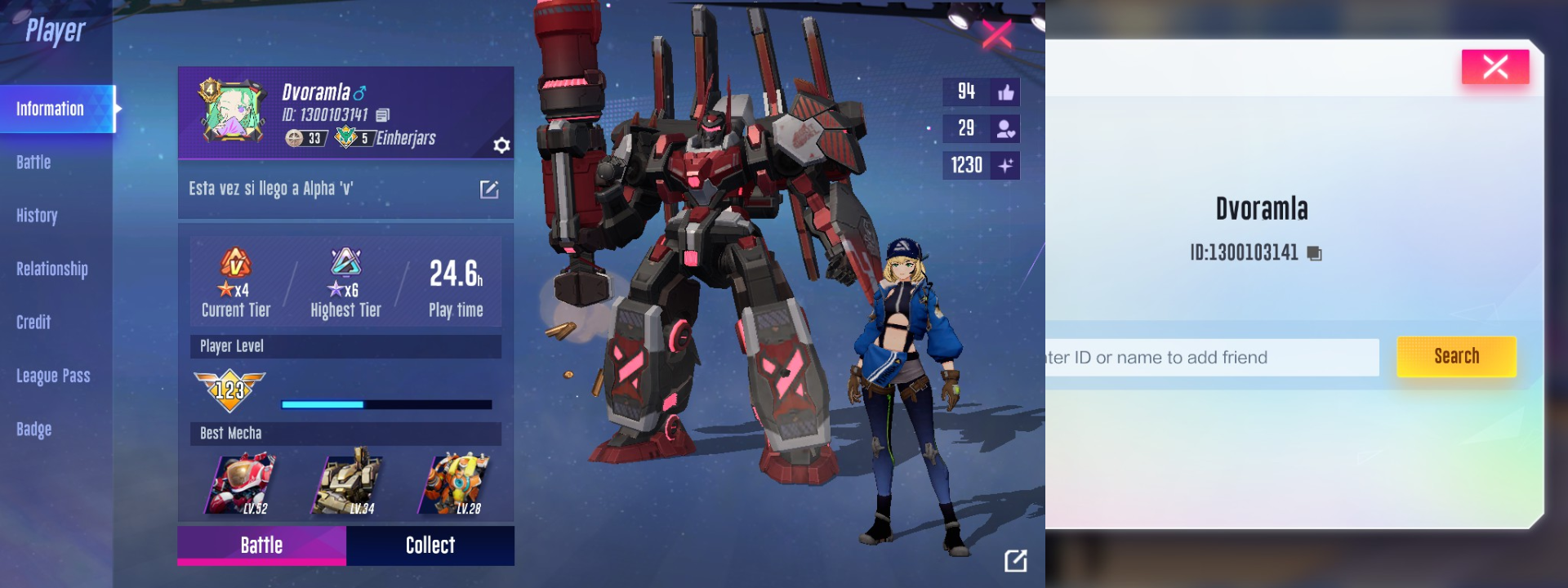Open profile settings gear icon
Screen dimensions: 1568x588
[501, 145]
